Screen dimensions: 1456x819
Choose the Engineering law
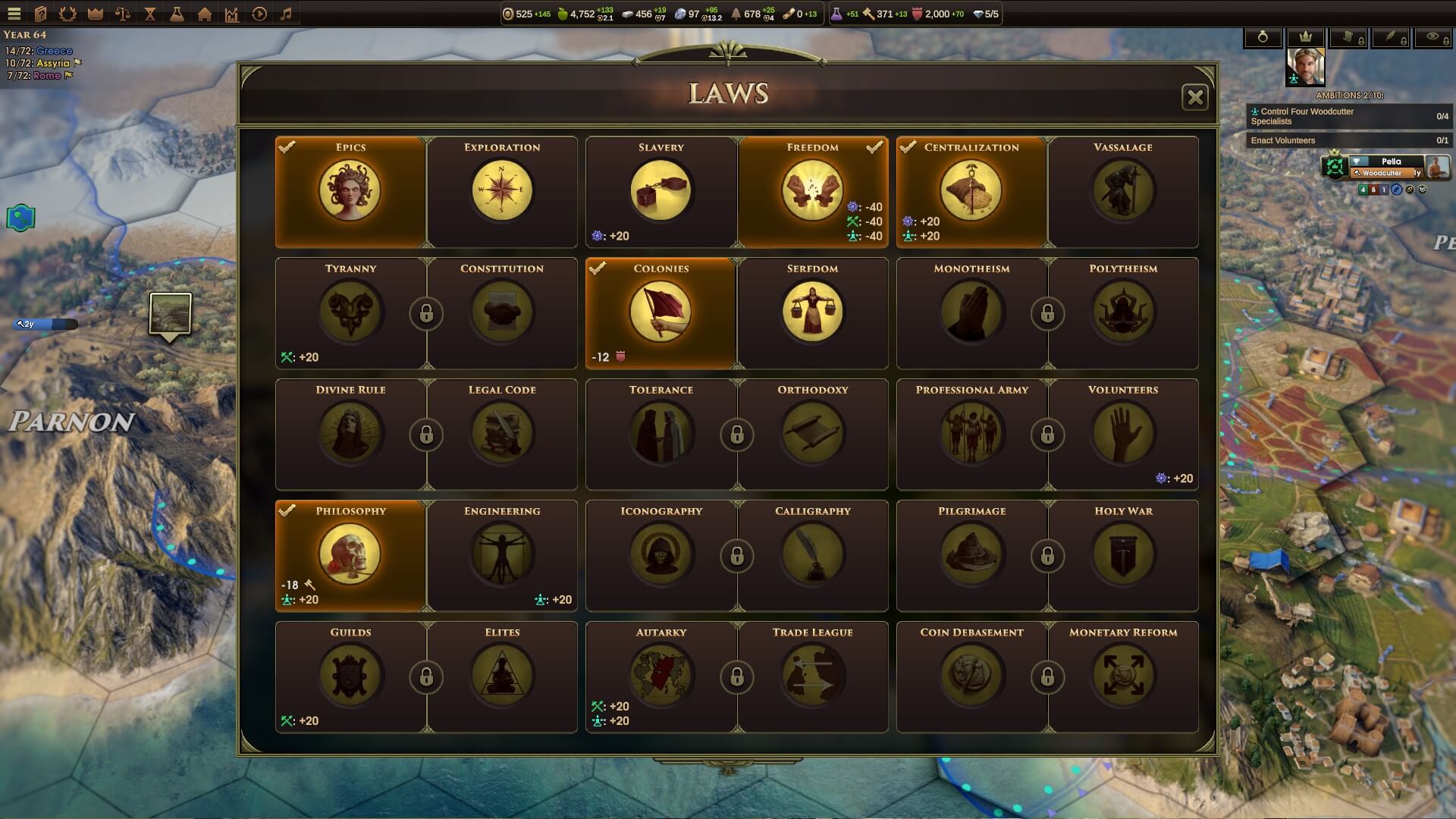pos(502,555)
